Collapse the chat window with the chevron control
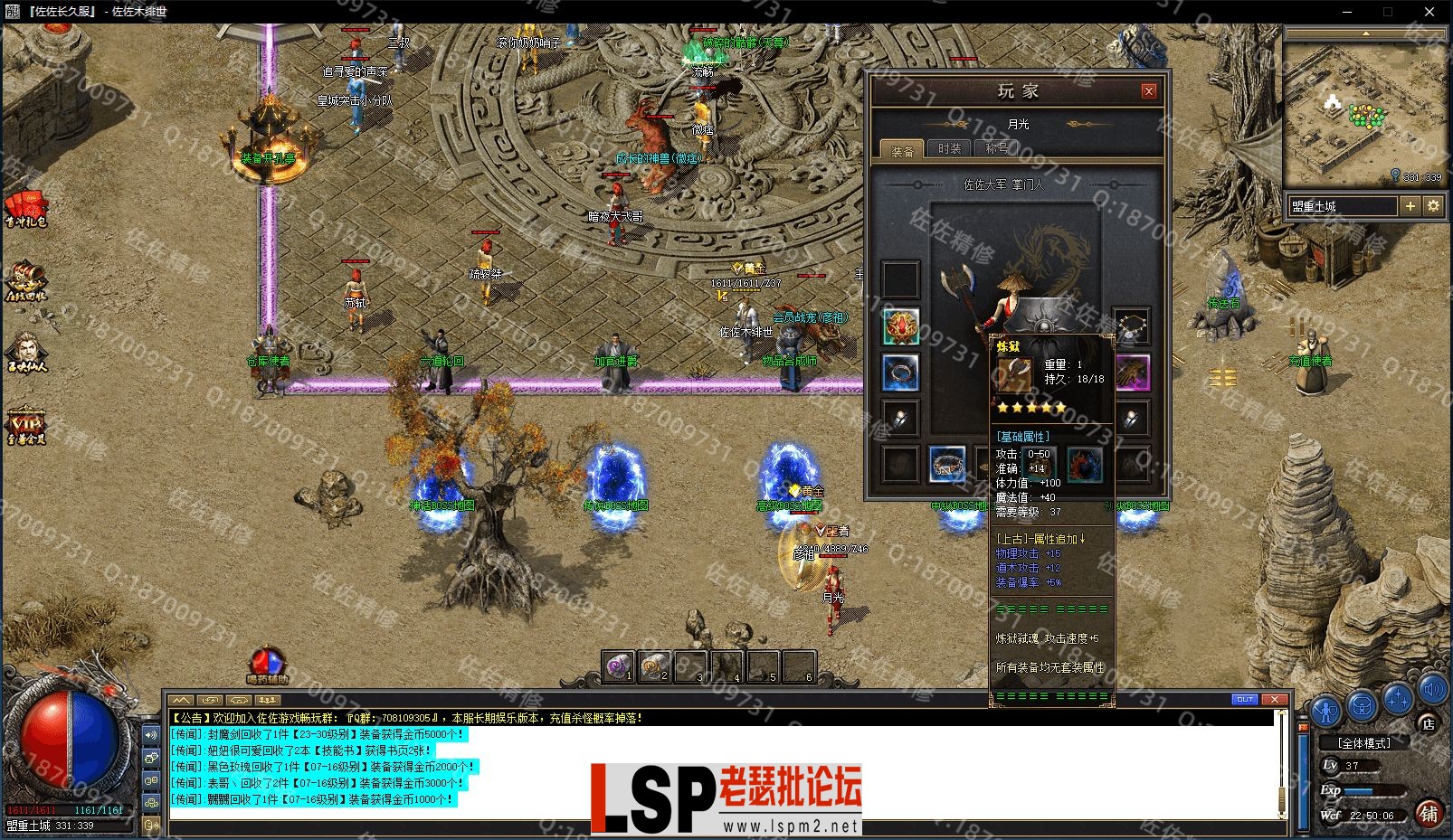This screenshot has width=1453, height=840. pos(179,701)
